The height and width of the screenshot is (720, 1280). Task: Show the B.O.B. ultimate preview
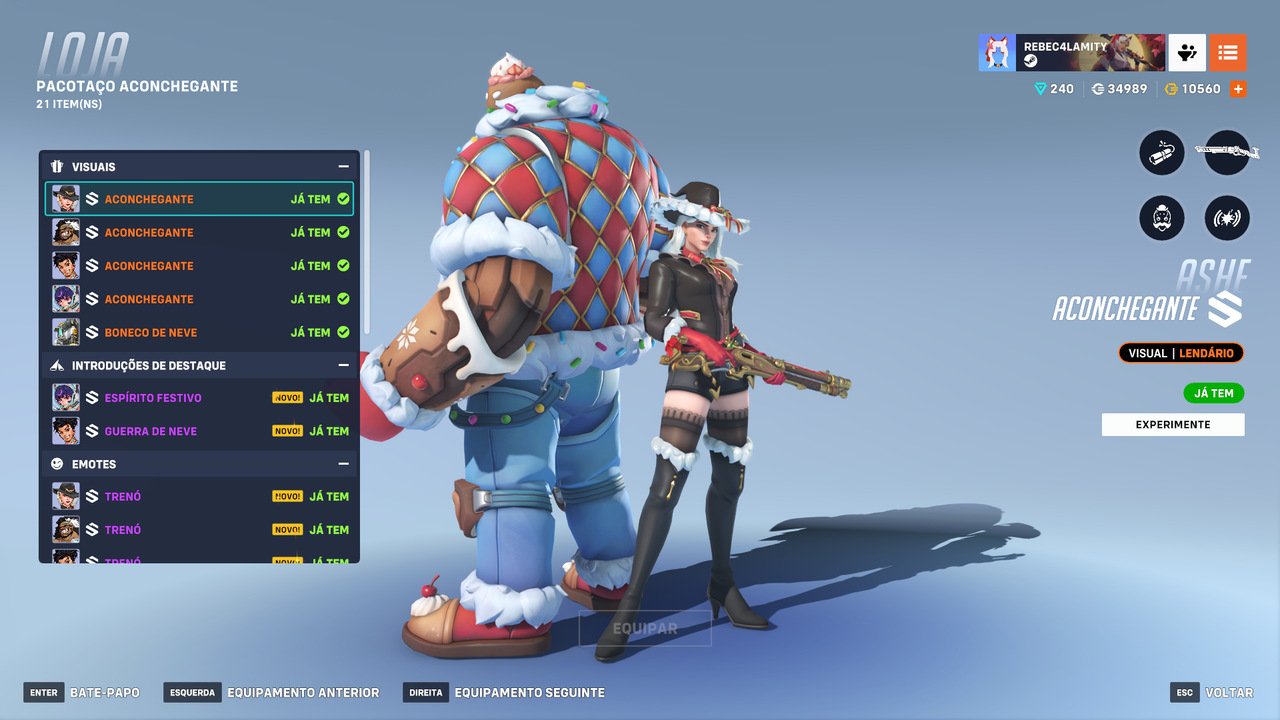point(1162,217)
